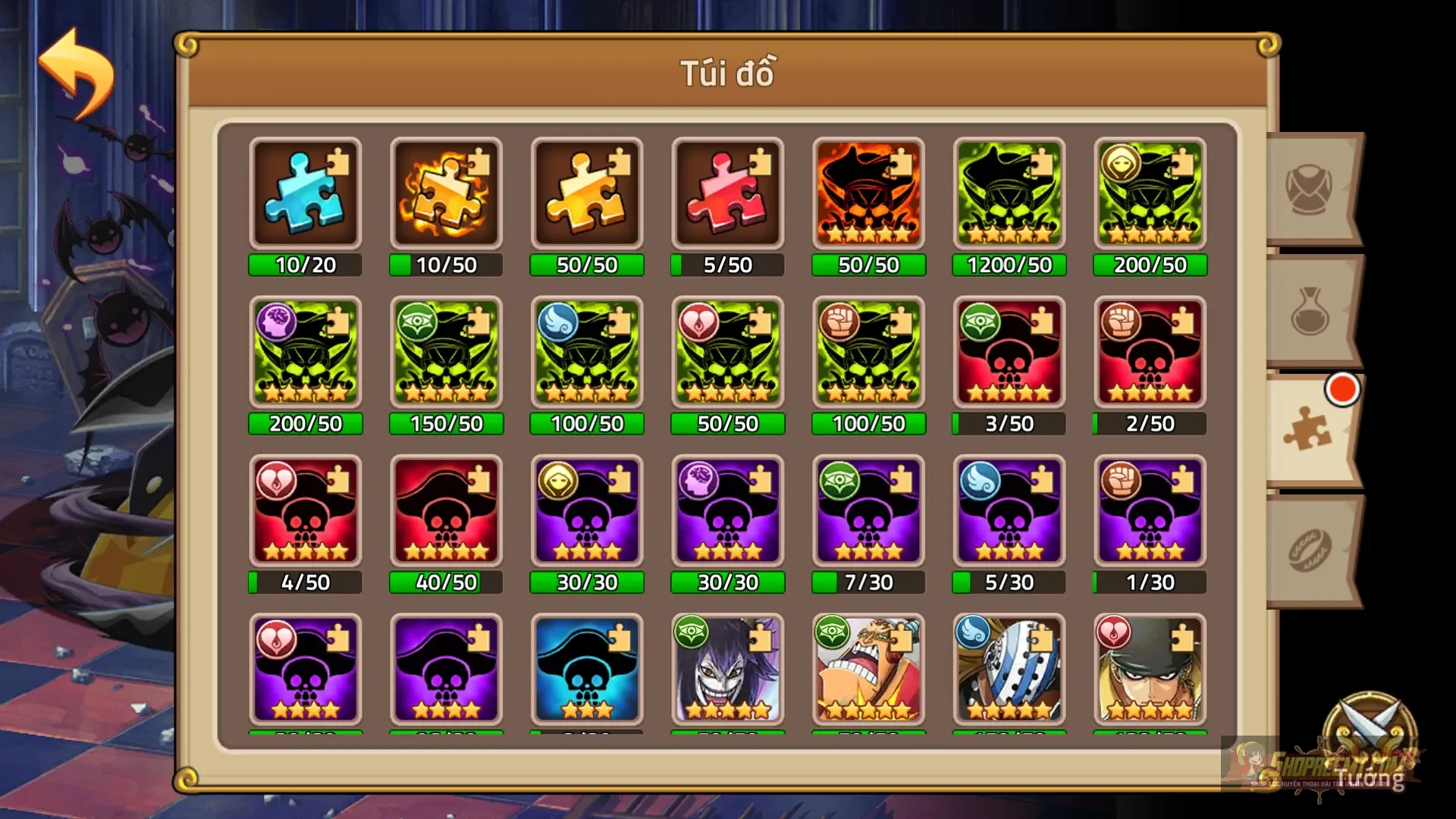
Task: Select the grinning purple-haired villain shard
Action: tap(726, 671)
